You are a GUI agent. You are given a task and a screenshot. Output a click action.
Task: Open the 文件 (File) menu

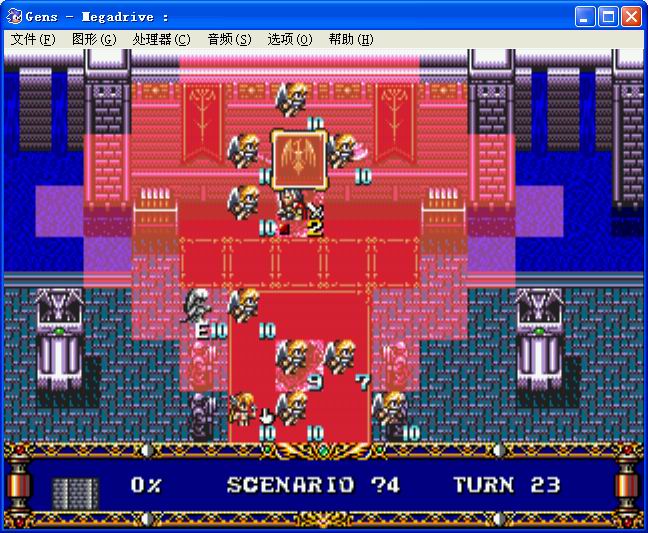[x=33, y=39]
